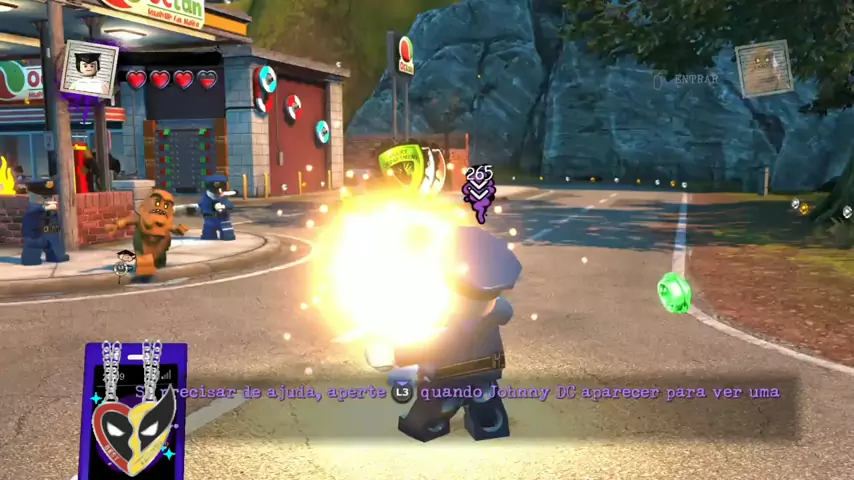Viewport: 854px width, 480px height.
Task: Open the Wolverine heart pendant card
Action: 133,411
